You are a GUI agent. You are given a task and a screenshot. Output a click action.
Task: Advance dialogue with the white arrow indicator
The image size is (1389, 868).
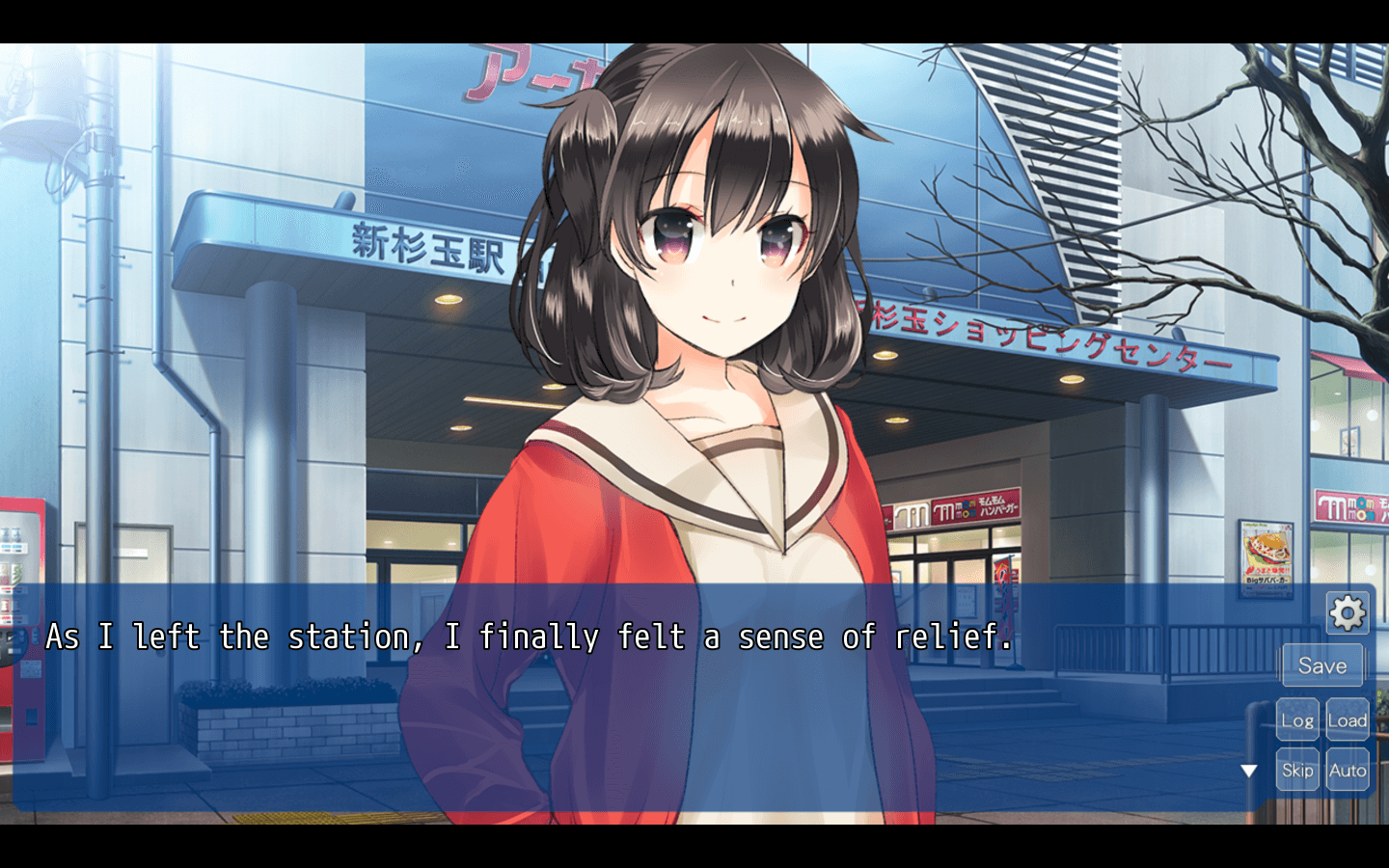(x=1249, y=771)
